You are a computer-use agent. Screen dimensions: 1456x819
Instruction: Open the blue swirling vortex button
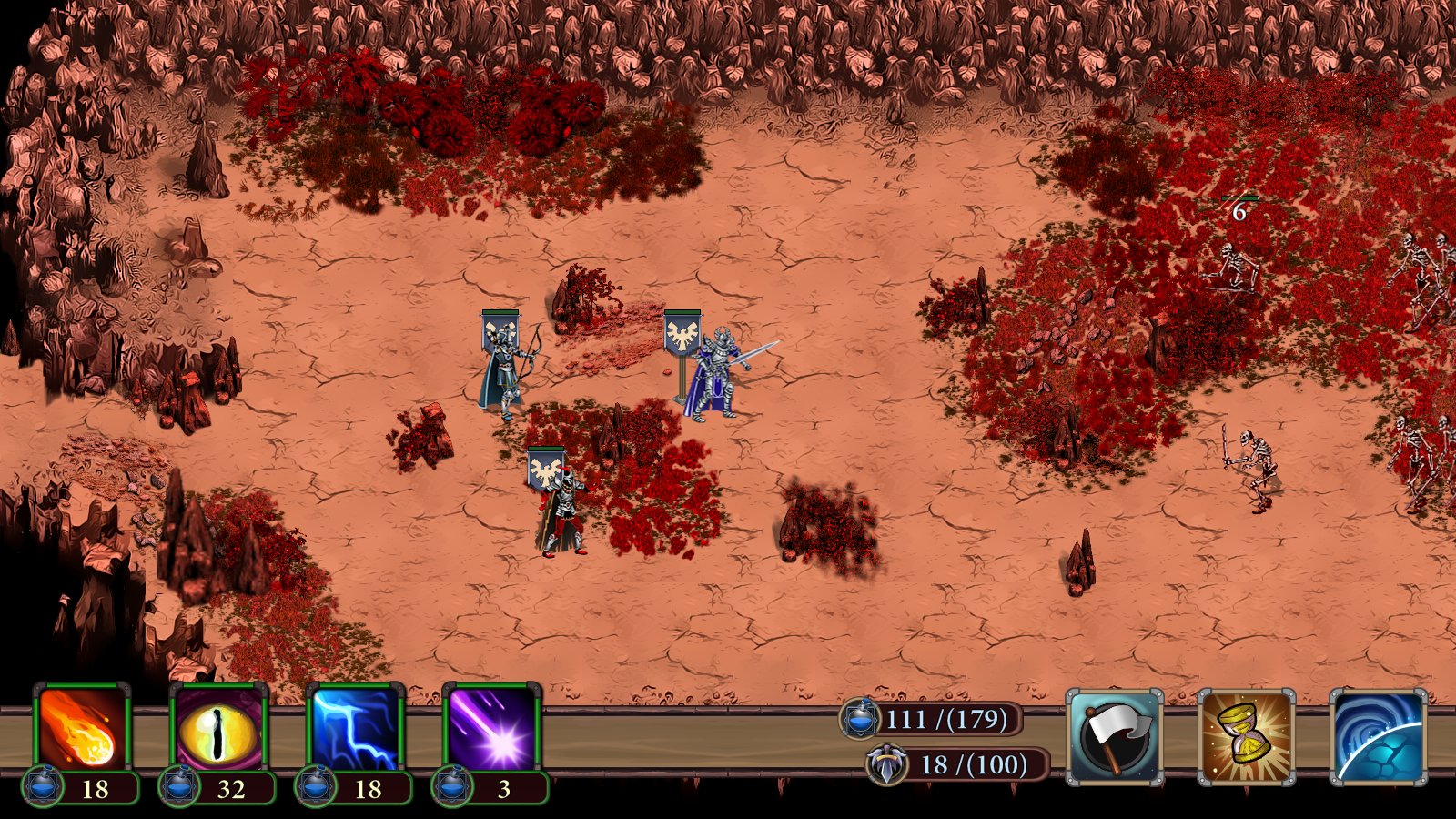click(x=1378, y=737)
